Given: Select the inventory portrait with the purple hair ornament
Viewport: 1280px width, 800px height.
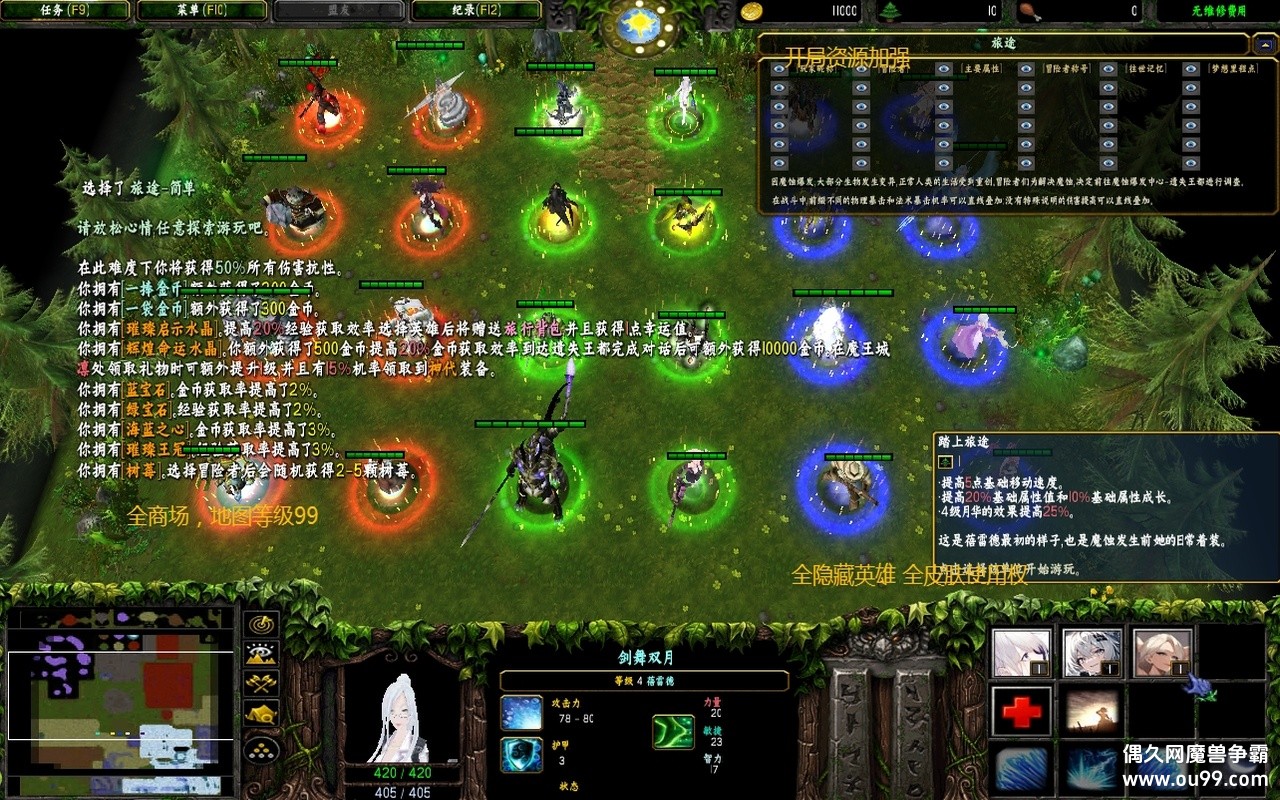Looking at the screenshot, I should pos(1022,653).
